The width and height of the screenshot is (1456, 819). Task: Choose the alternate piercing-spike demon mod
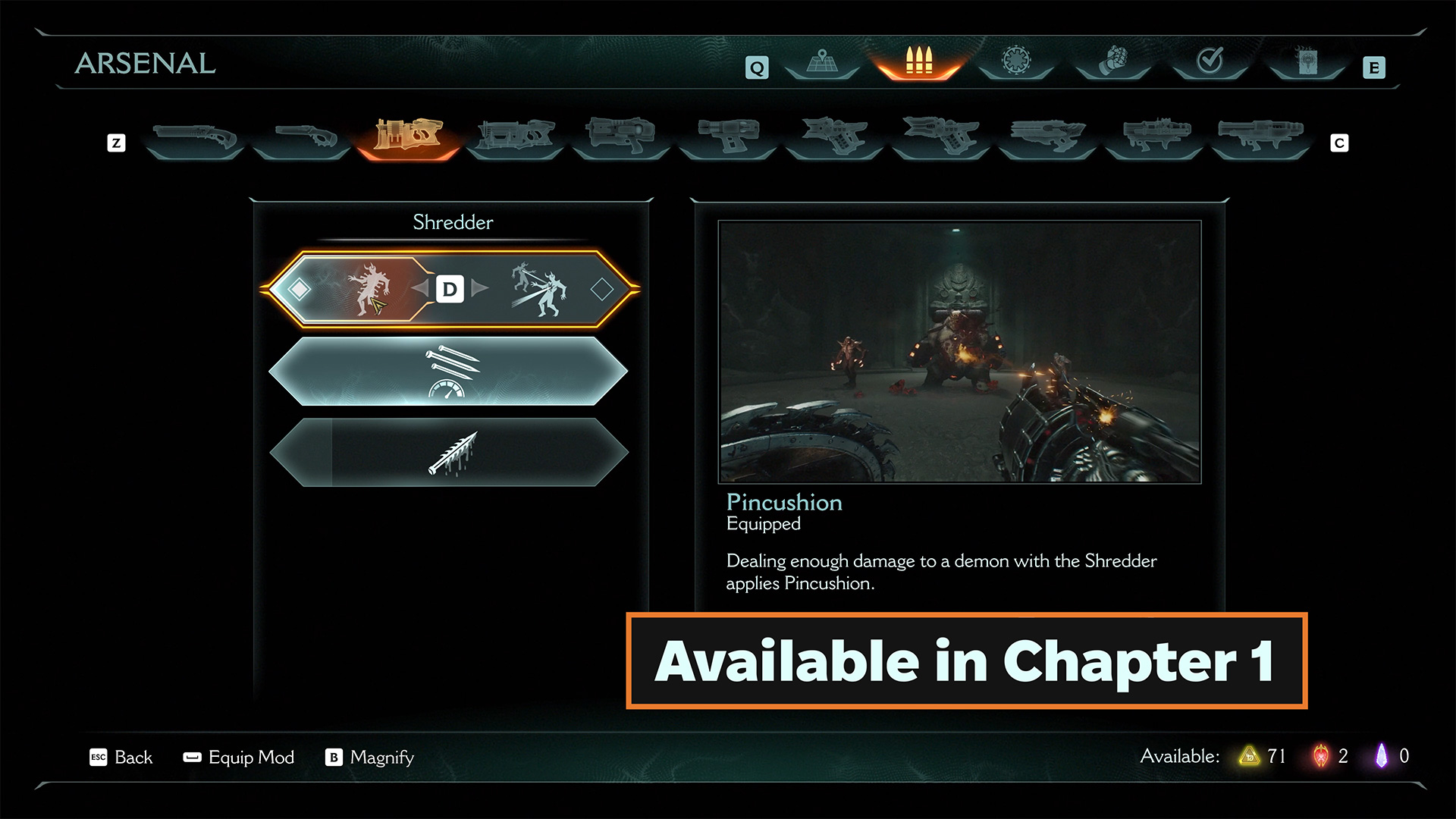pyautogui.click(x=540, y=290)
